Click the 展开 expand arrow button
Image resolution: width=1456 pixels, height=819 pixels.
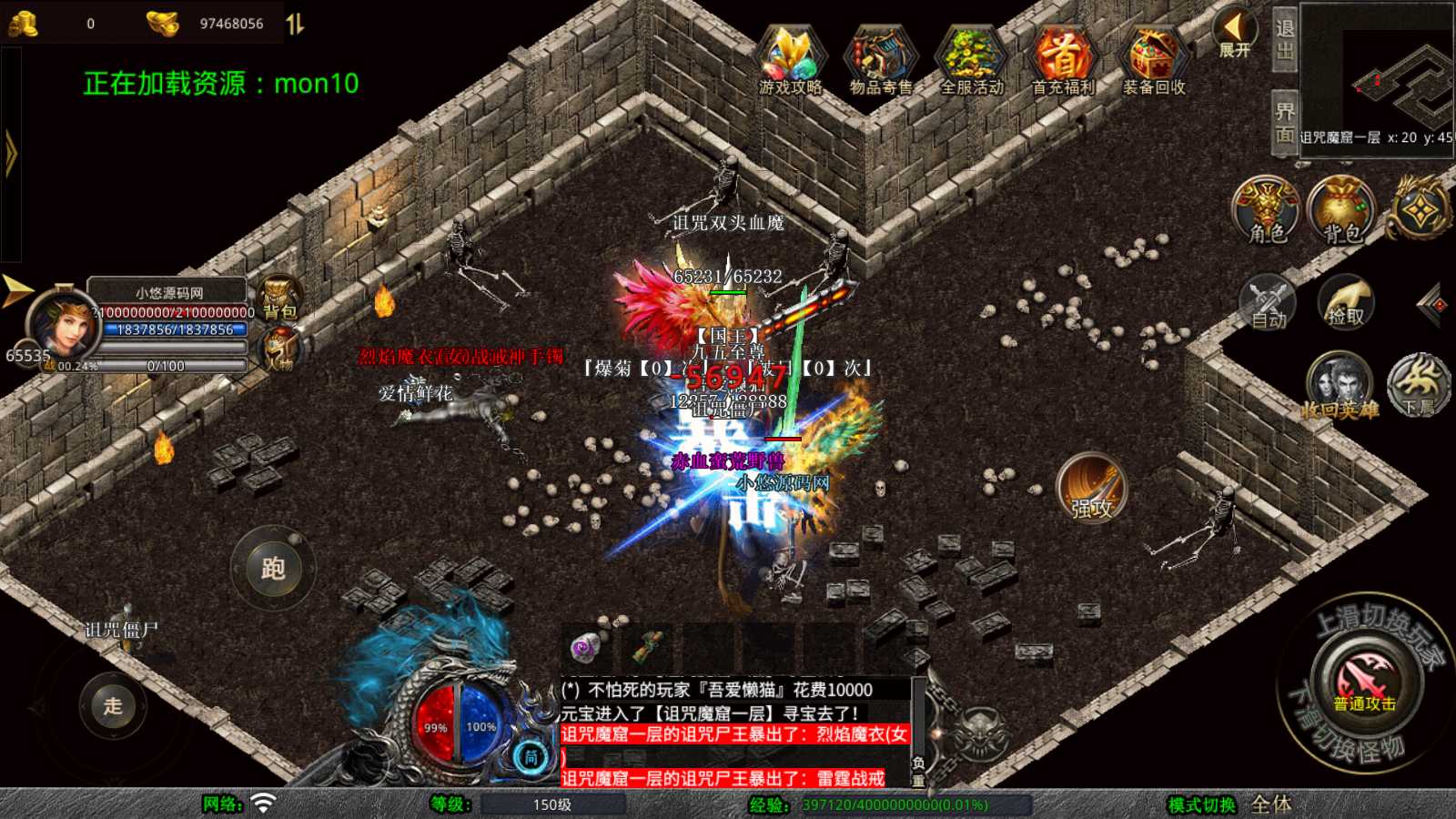[x=1235, y=35]
